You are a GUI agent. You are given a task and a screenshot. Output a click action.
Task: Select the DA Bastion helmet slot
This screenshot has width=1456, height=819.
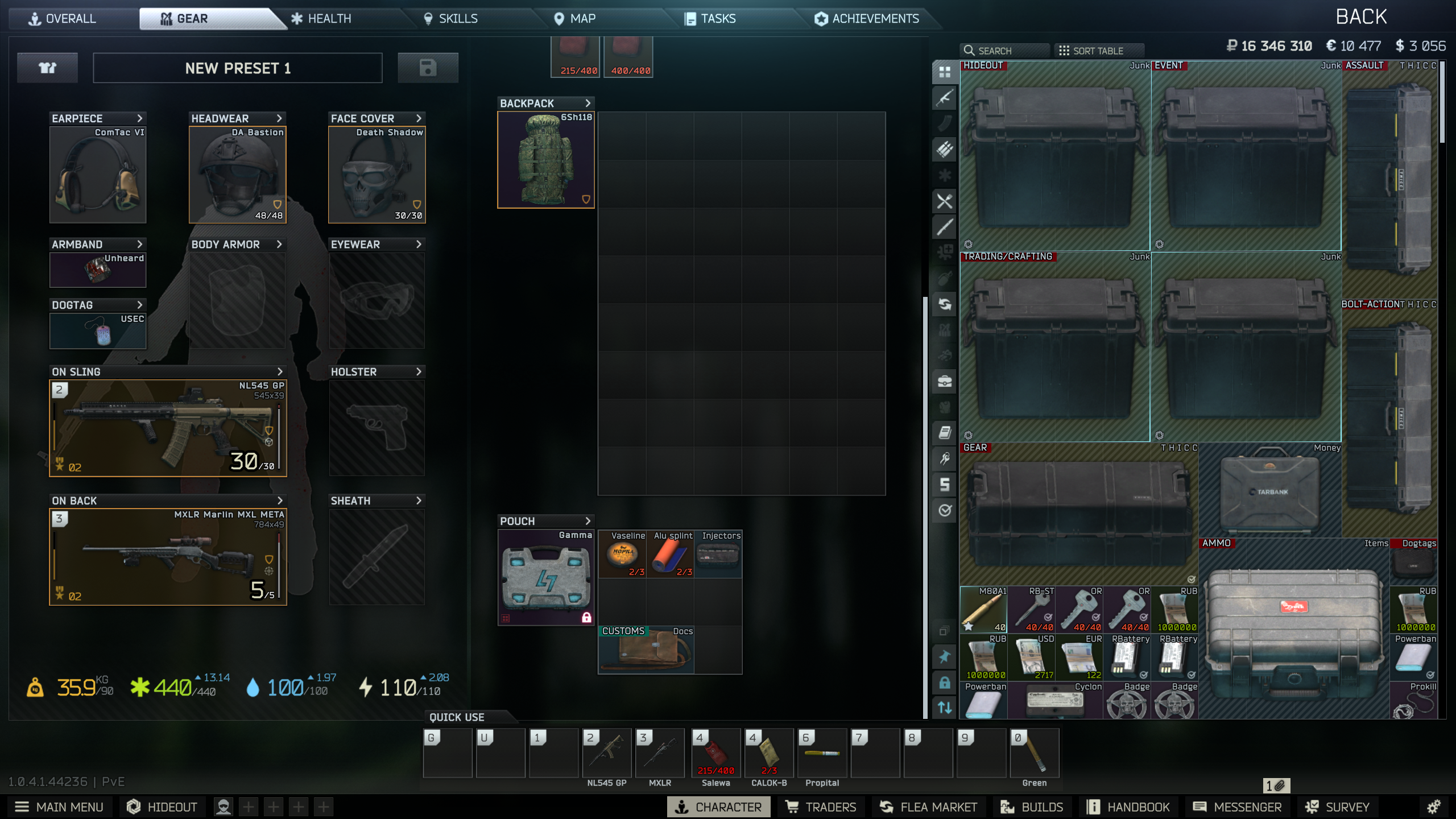tap(237, 175)
